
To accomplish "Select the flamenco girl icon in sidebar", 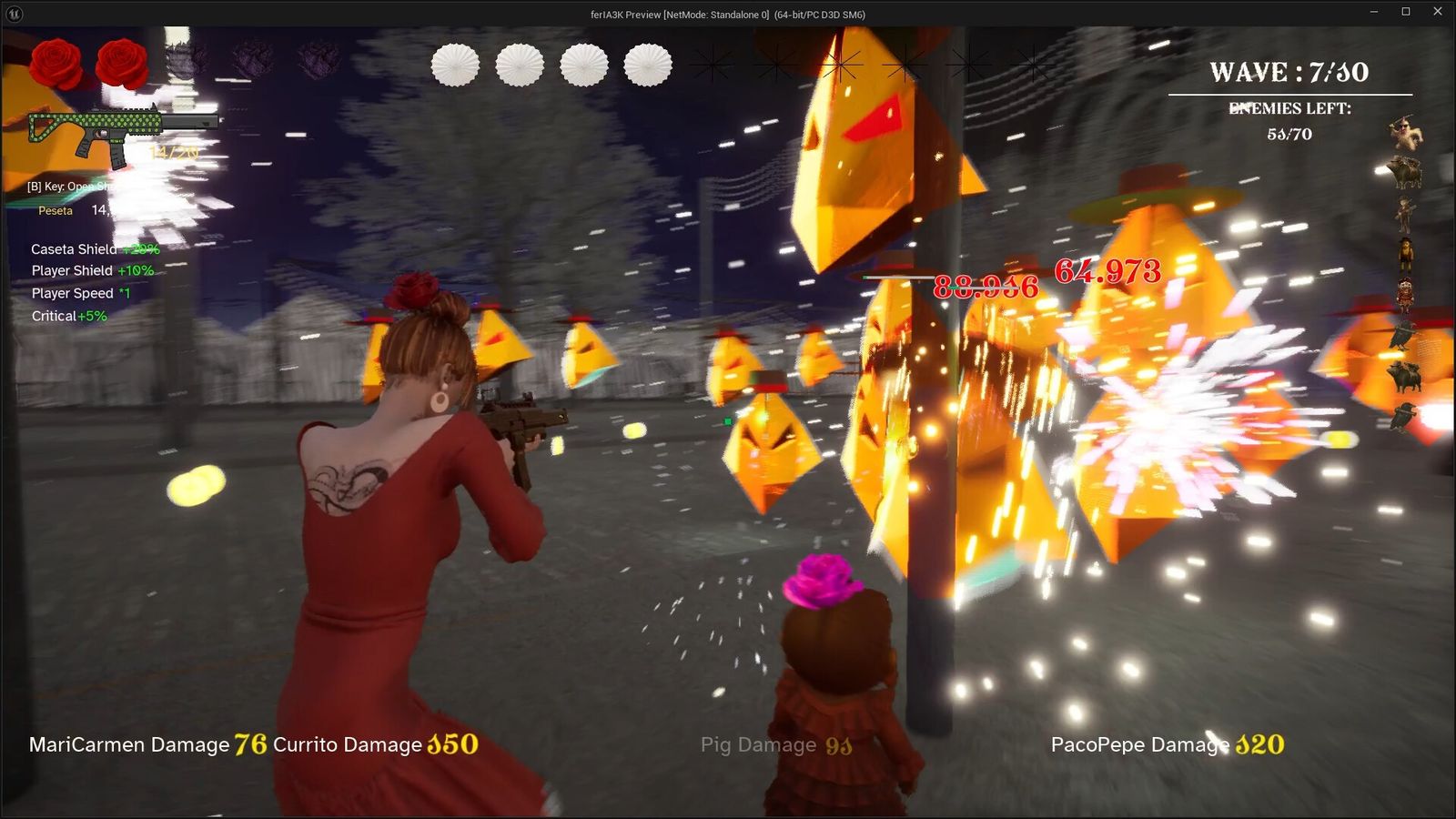I will (x=1406, y=293).
